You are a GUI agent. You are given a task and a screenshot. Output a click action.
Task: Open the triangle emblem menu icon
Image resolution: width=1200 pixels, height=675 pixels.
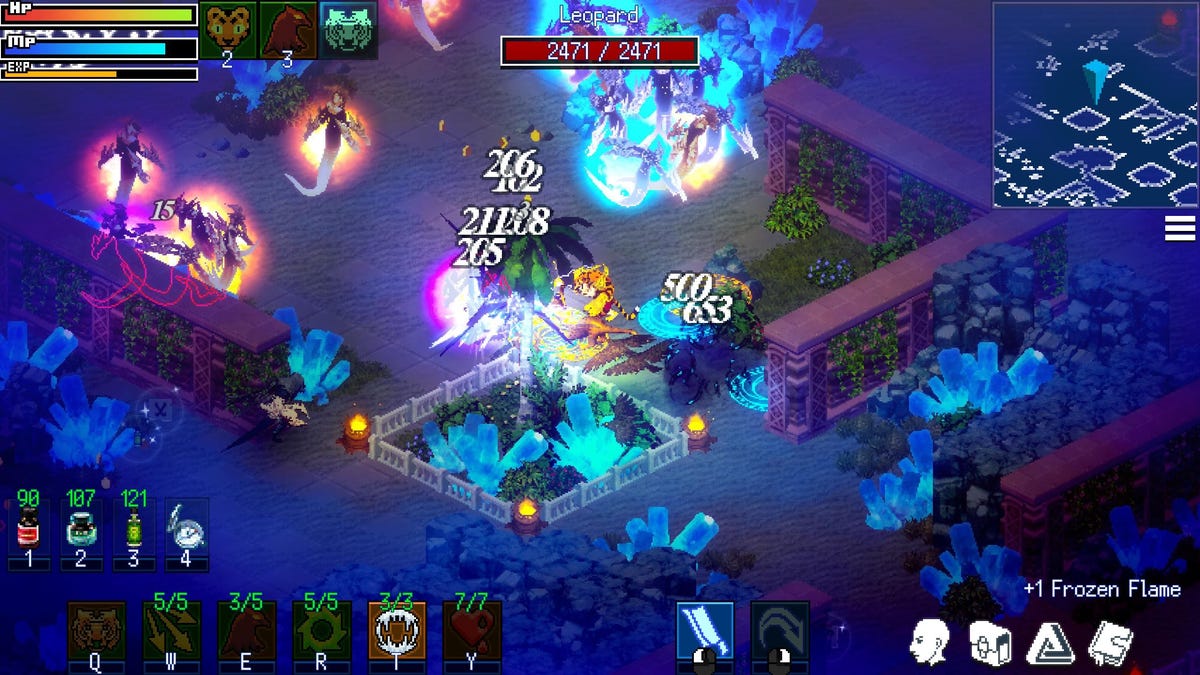[x=1049, y=641]
